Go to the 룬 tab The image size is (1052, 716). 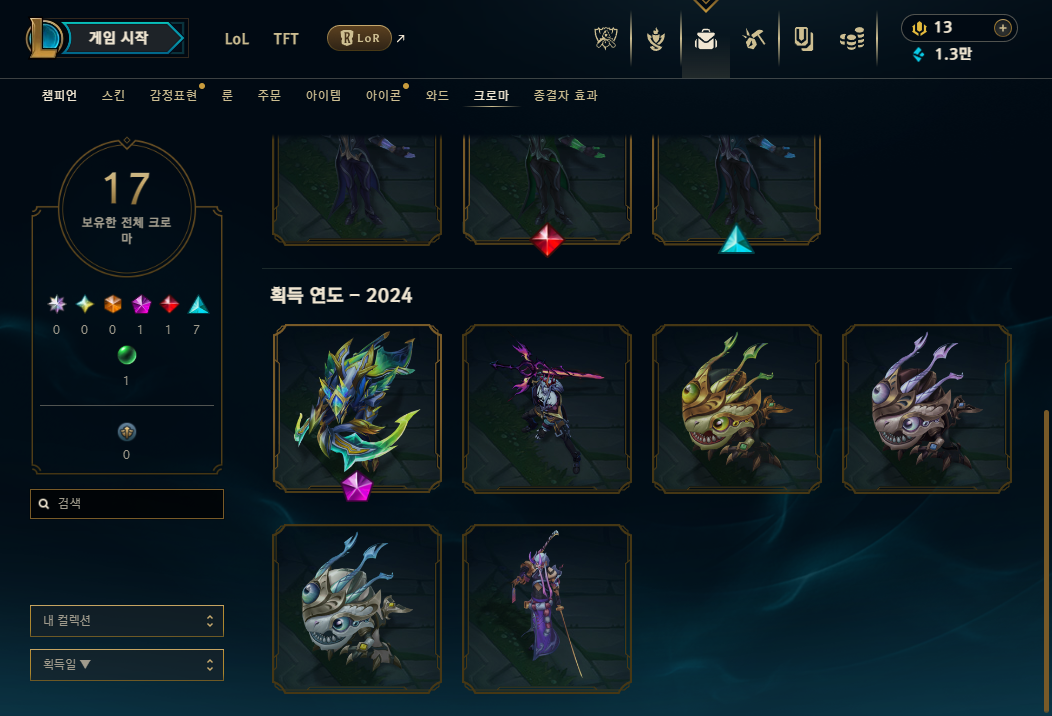227,96
